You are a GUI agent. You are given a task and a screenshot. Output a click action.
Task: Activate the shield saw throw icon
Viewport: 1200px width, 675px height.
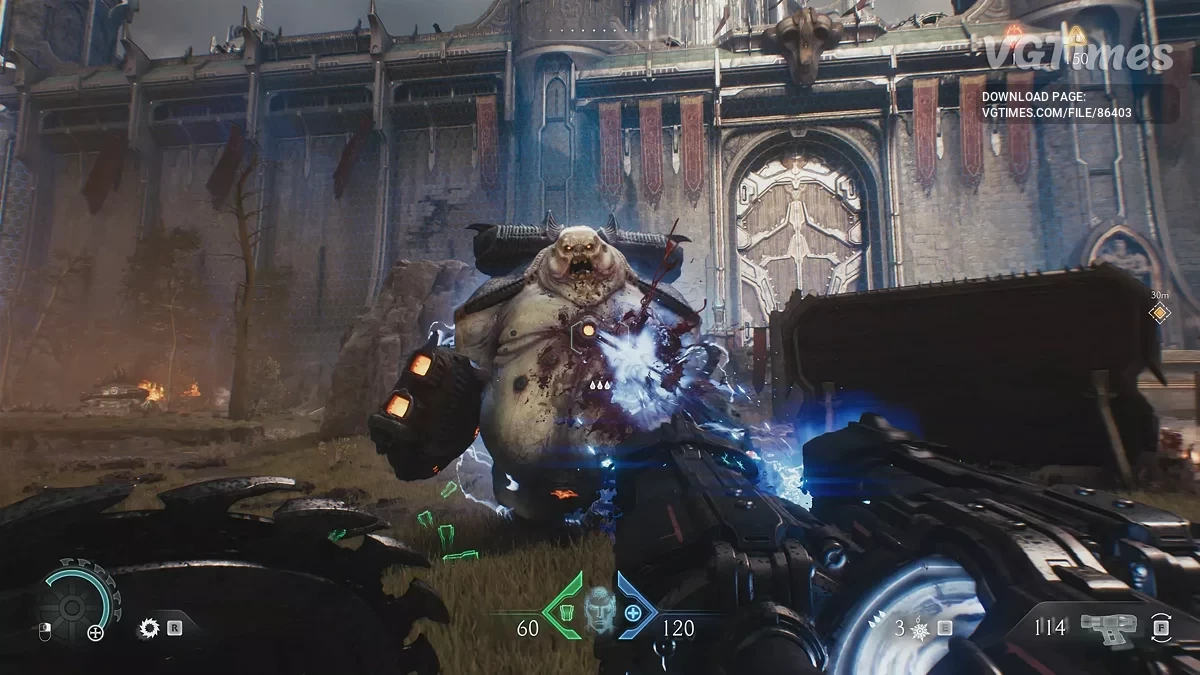pos(151,628)
